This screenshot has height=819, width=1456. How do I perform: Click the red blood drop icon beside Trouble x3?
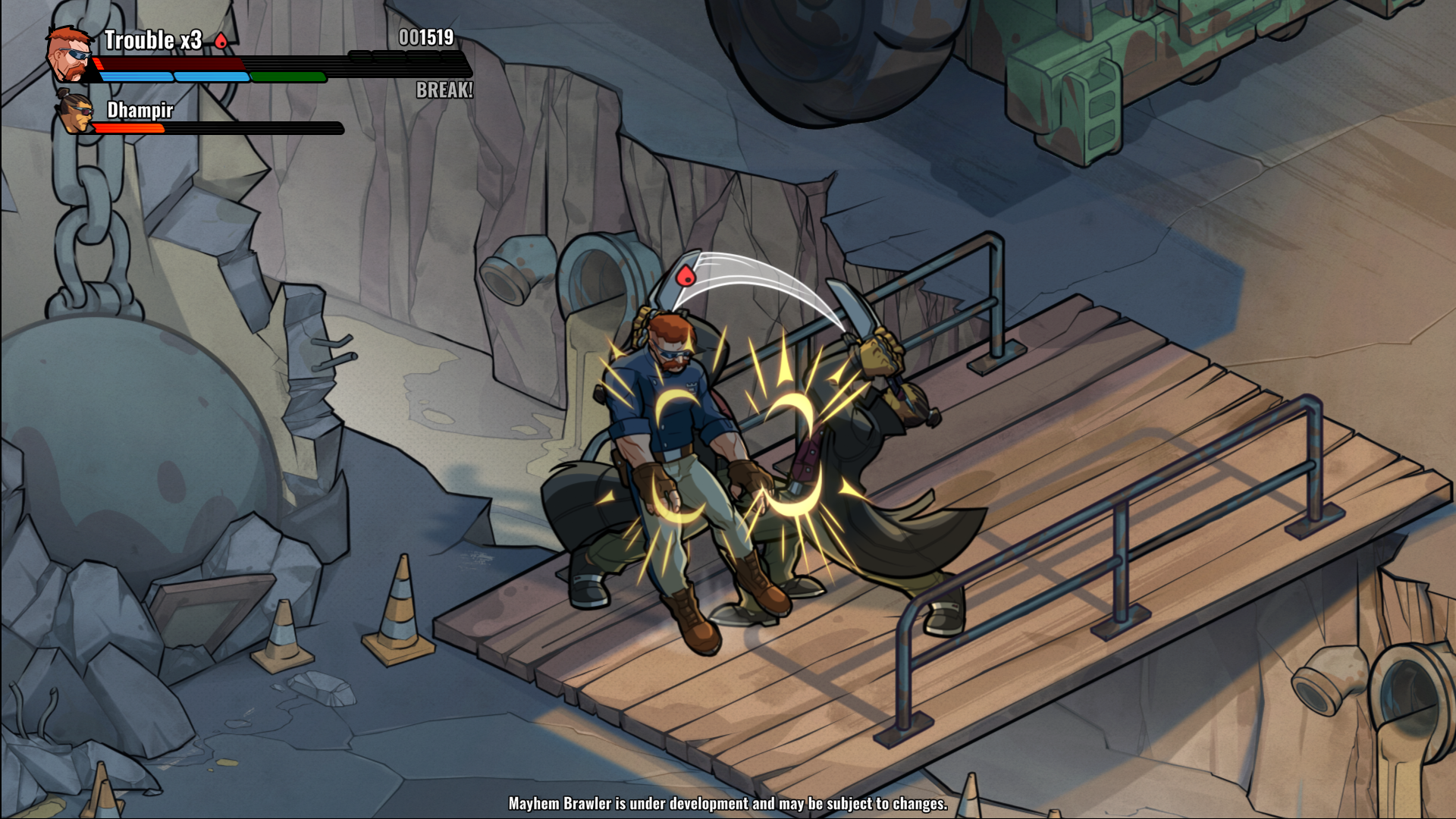pos(221,41)
